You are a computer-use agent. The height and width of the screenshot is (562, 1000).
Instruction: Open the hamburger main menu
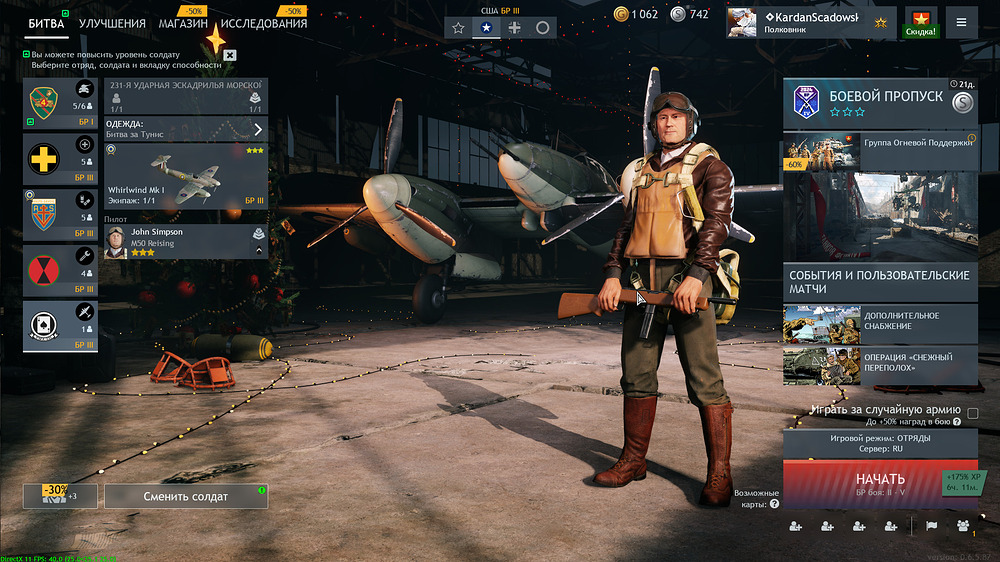coord(961,22)
